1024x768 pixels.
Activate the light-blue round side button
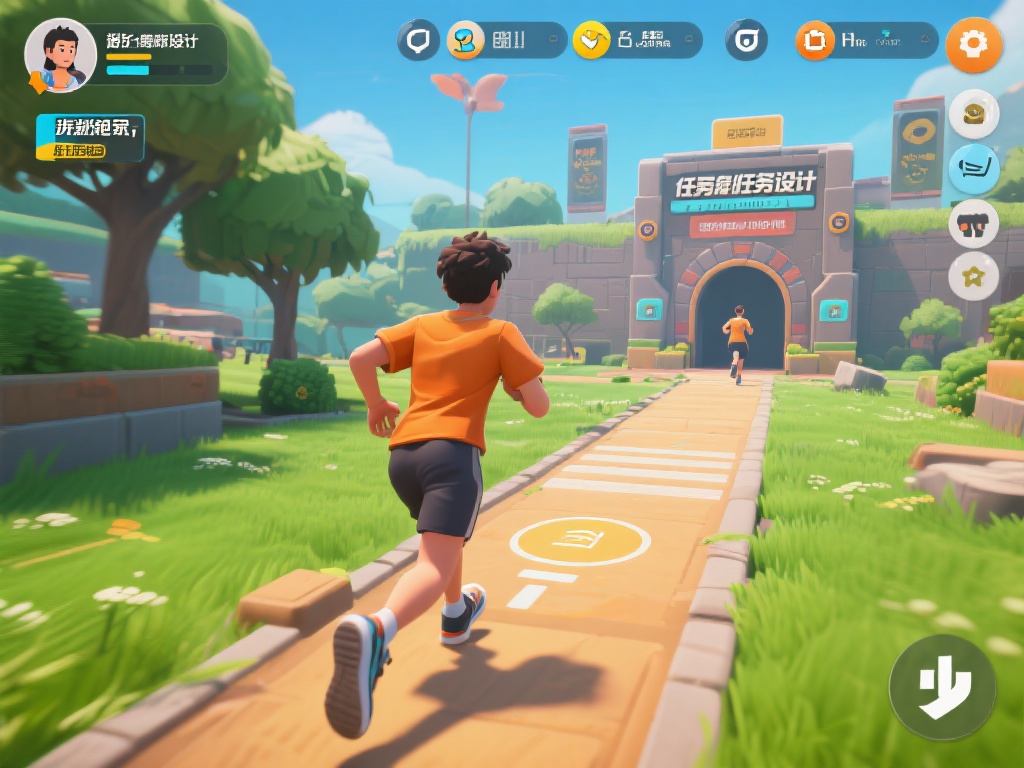[x=973, y=169]
